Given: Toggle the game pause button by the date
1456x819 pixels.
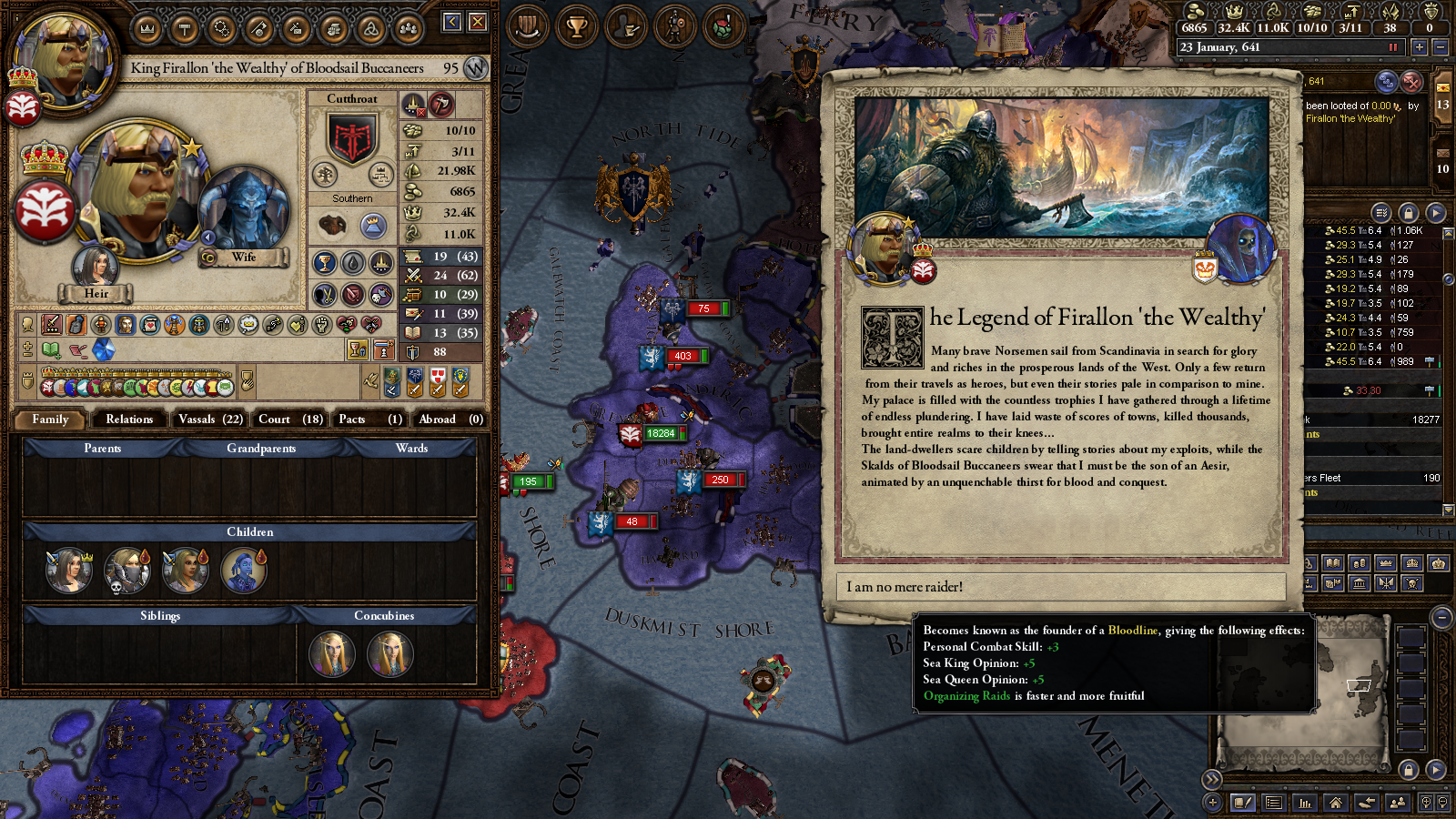Looking at the screenshot, I should pos(1392,47).
